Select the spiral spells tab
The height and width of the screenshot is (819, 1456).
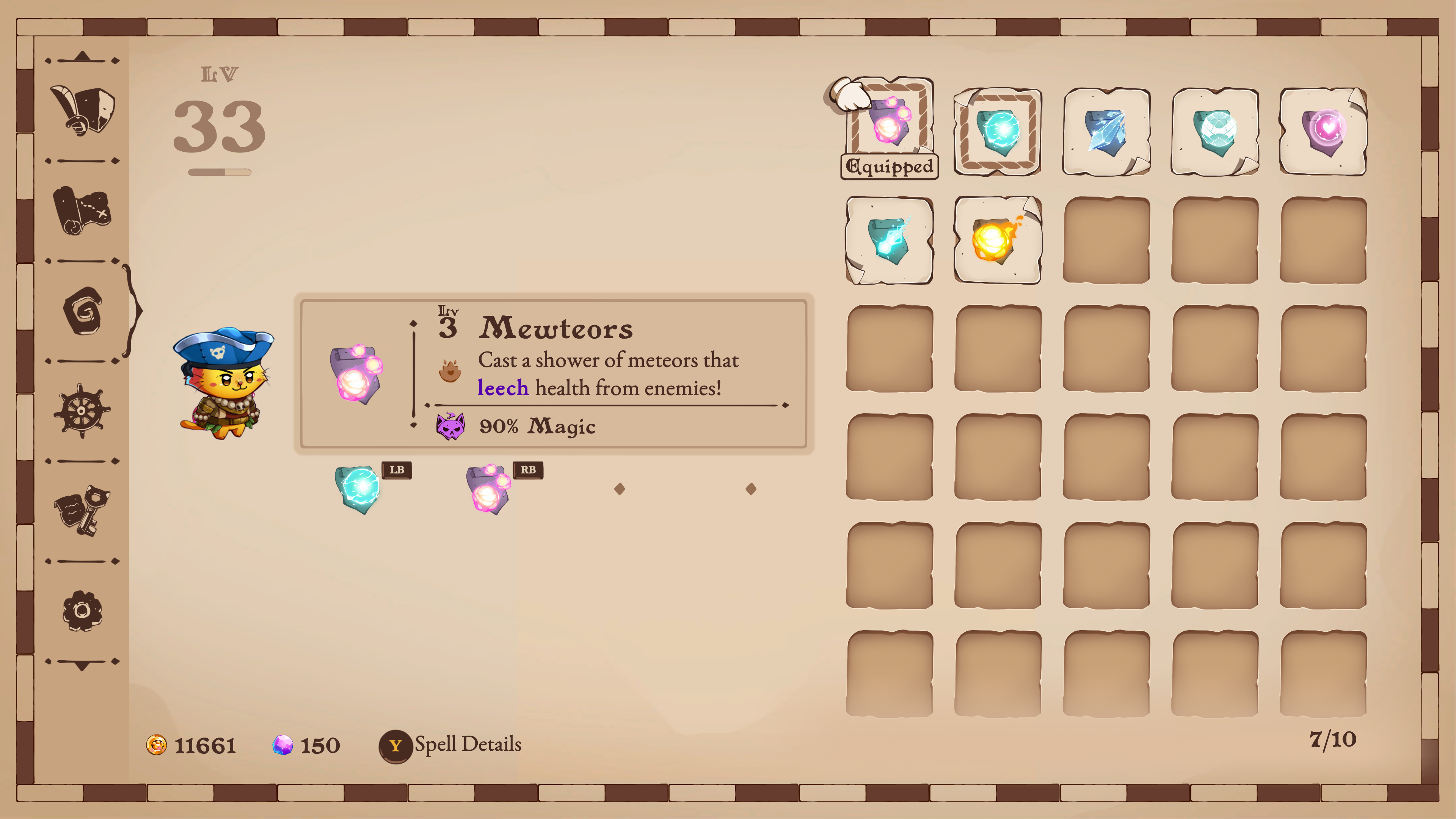tap(83, 311)
